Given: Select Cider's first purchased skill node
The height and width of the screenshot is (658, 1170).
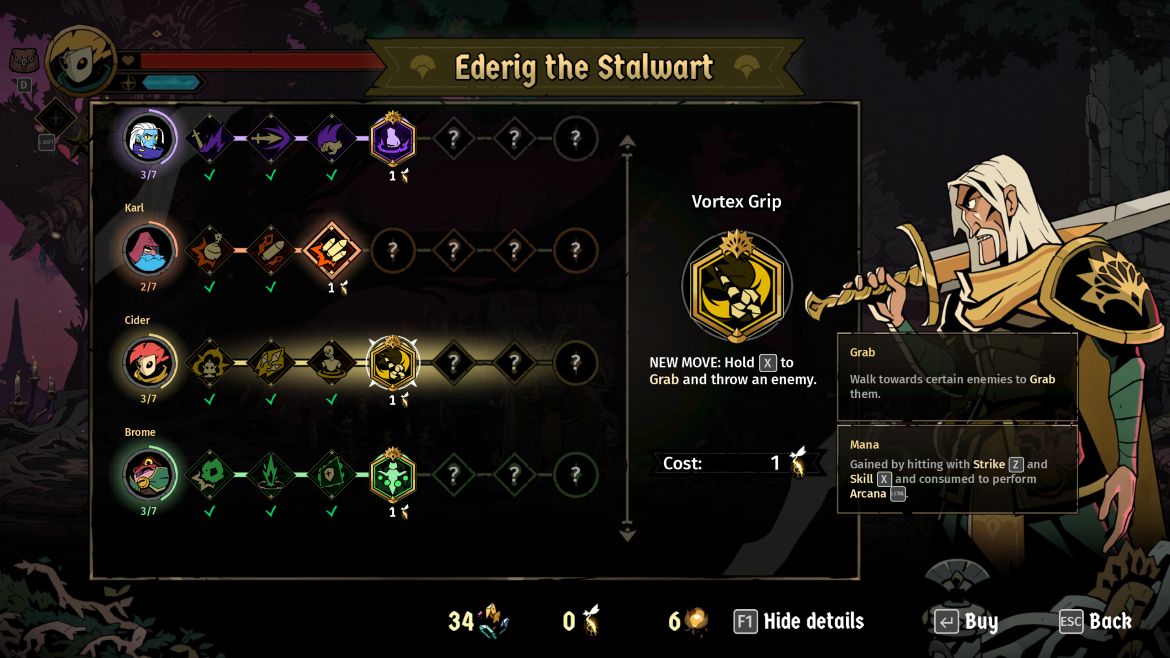Looking at the screenshot, I should 209,362.
